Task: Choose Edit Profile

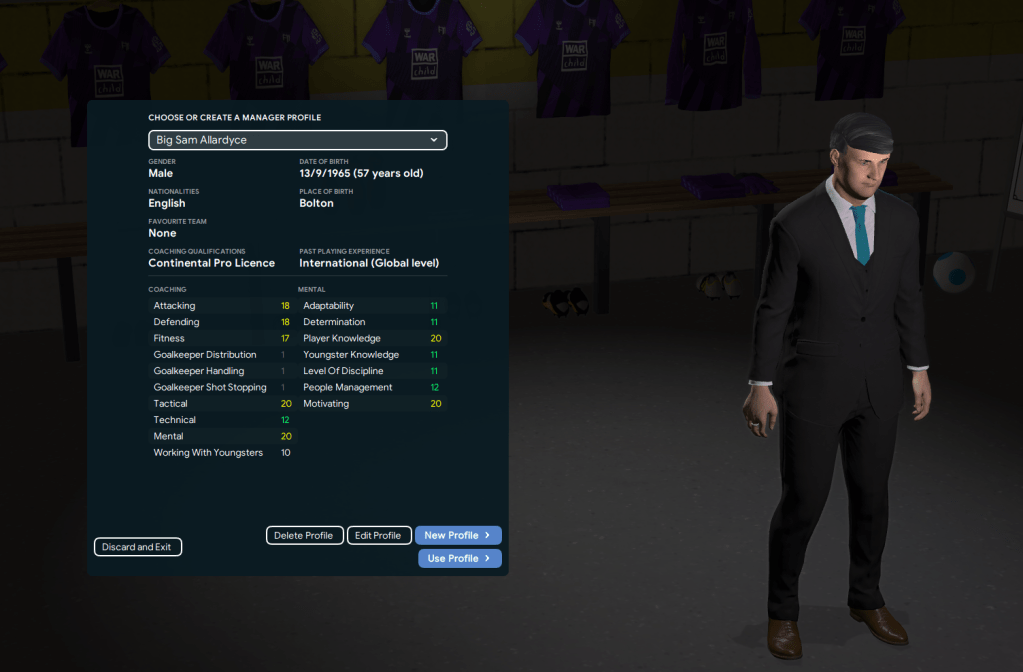Action: point(379,536)
